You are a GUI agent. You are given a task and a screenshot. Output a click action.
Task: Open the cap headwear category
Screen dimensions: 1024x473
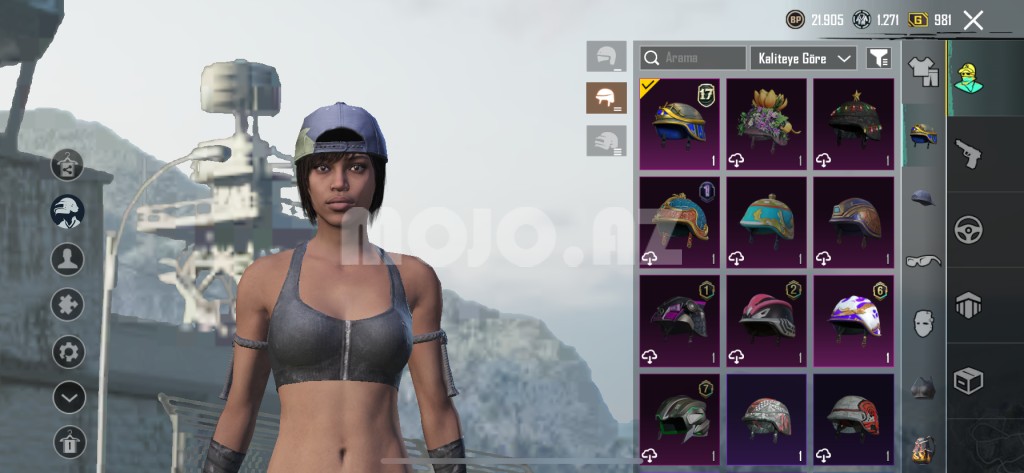[923, 198]
